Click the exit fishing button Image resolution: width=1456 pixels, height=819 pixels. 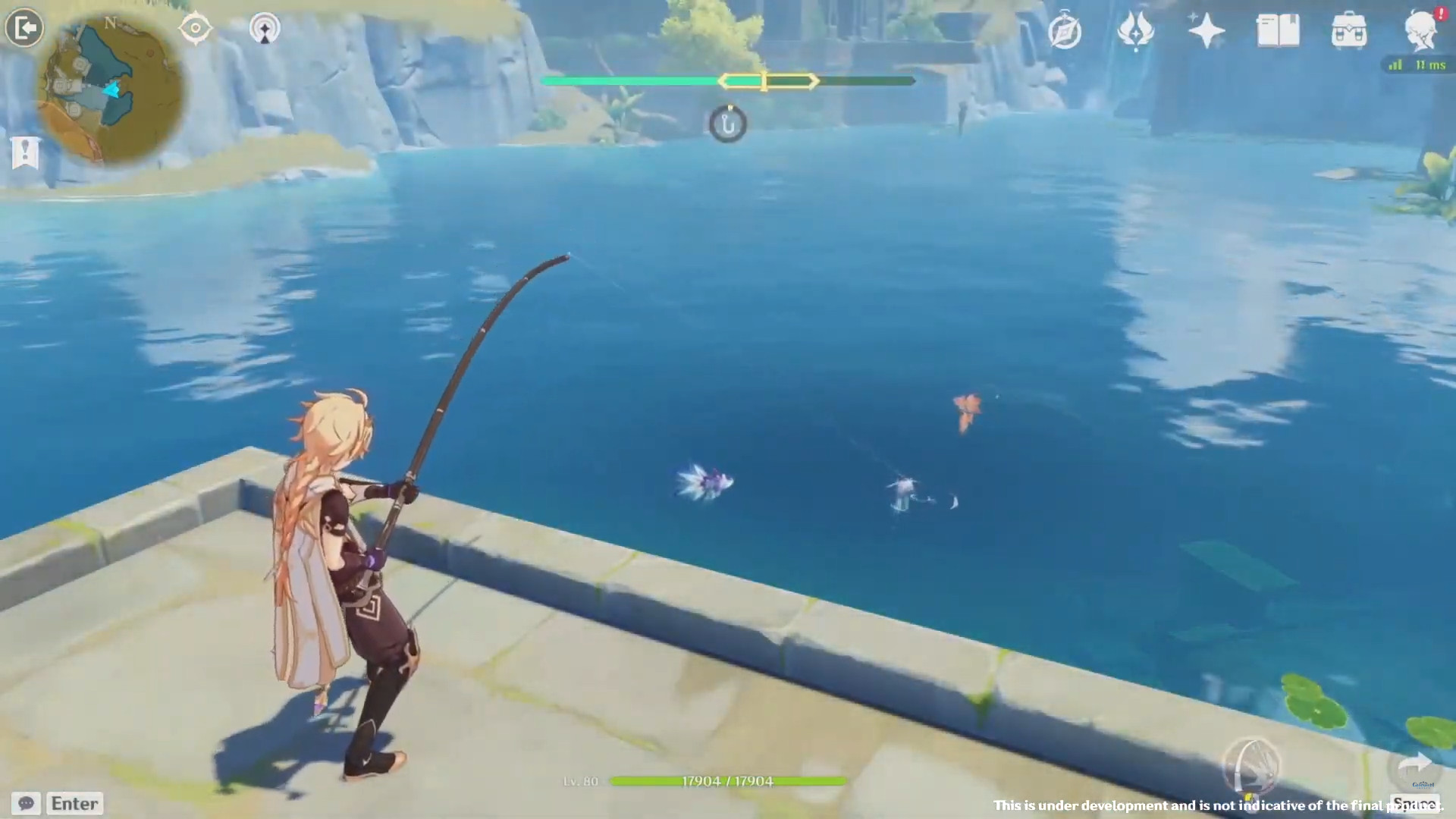click(24, 29)
